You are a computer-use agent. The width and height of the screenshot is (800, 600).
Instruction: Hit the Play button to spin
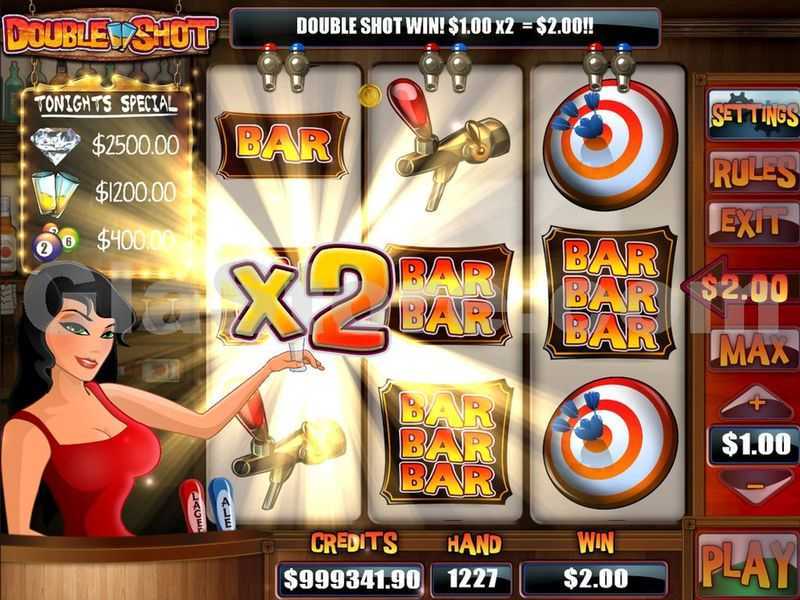pyautogui.click(x=749, y=564)
